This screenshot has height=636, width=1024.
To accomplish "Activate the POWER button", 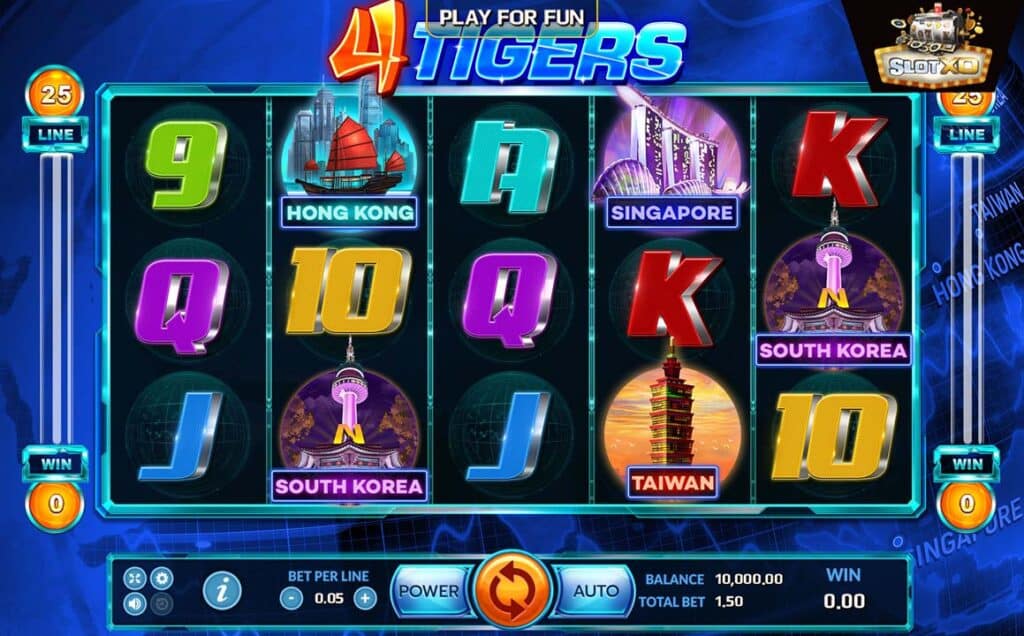I will click(429, 590).
